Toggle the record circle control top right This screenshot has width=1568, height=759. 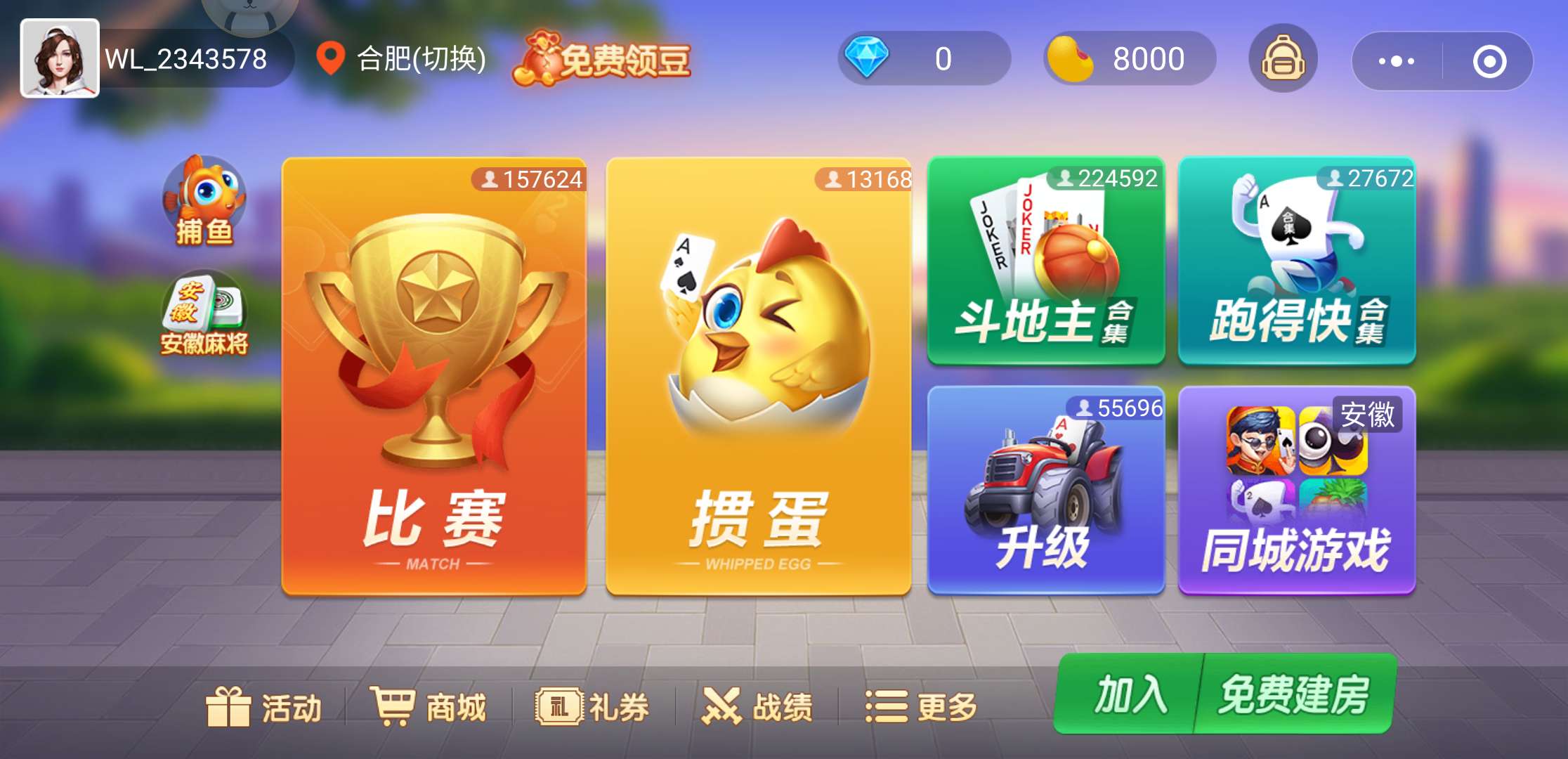click(x=1491, y=62)
